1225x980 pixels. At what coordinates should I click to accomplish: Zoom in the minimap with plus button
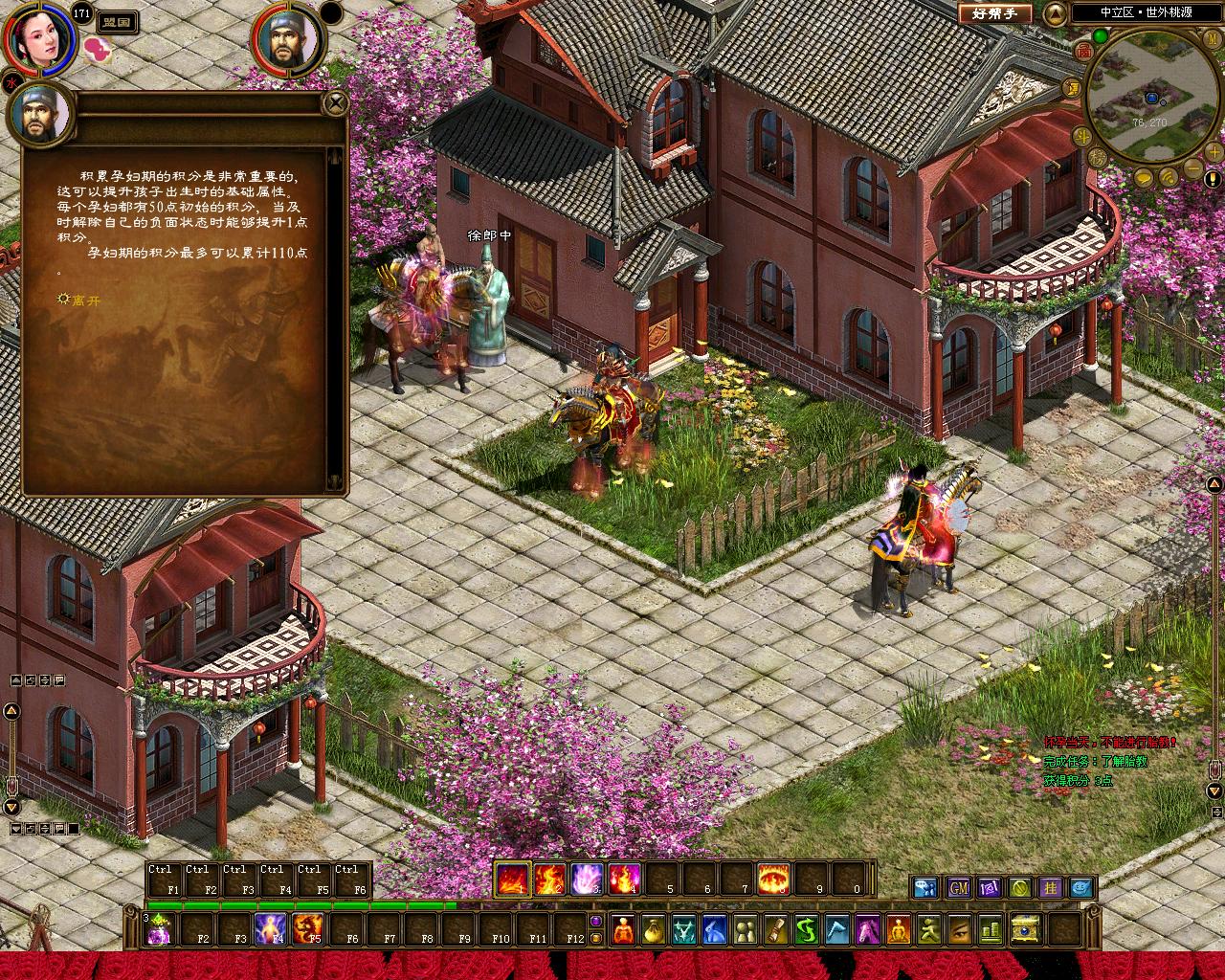click(1214, 153)
